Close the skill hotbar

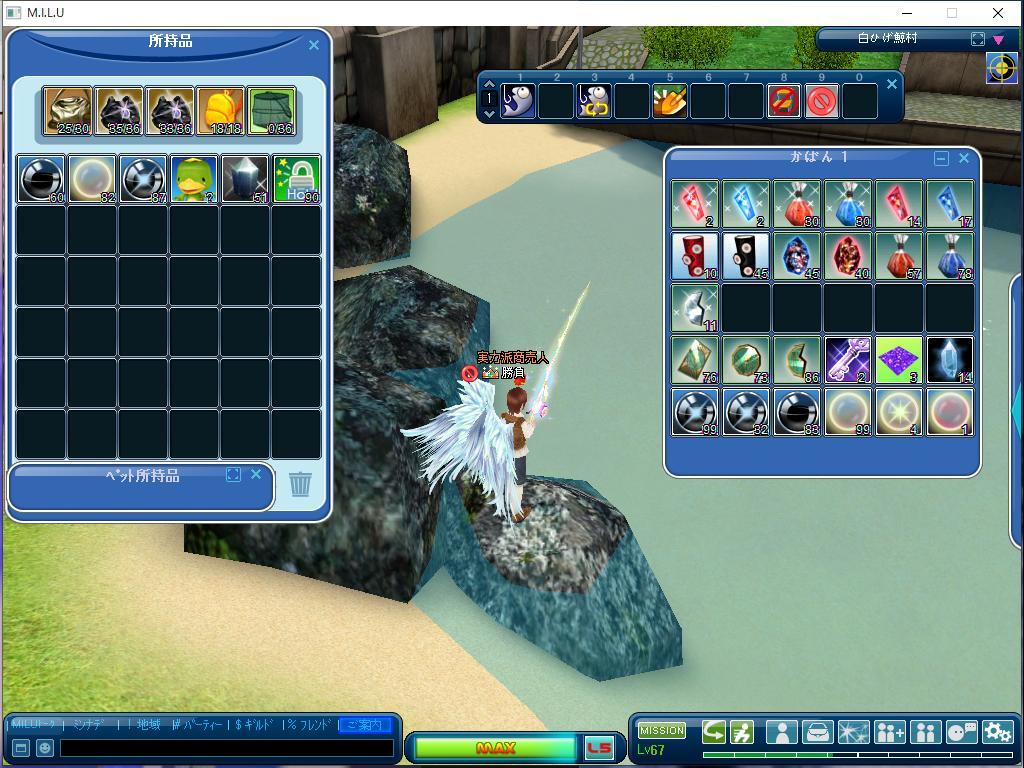pyautogui.click(x=892, y=84)
